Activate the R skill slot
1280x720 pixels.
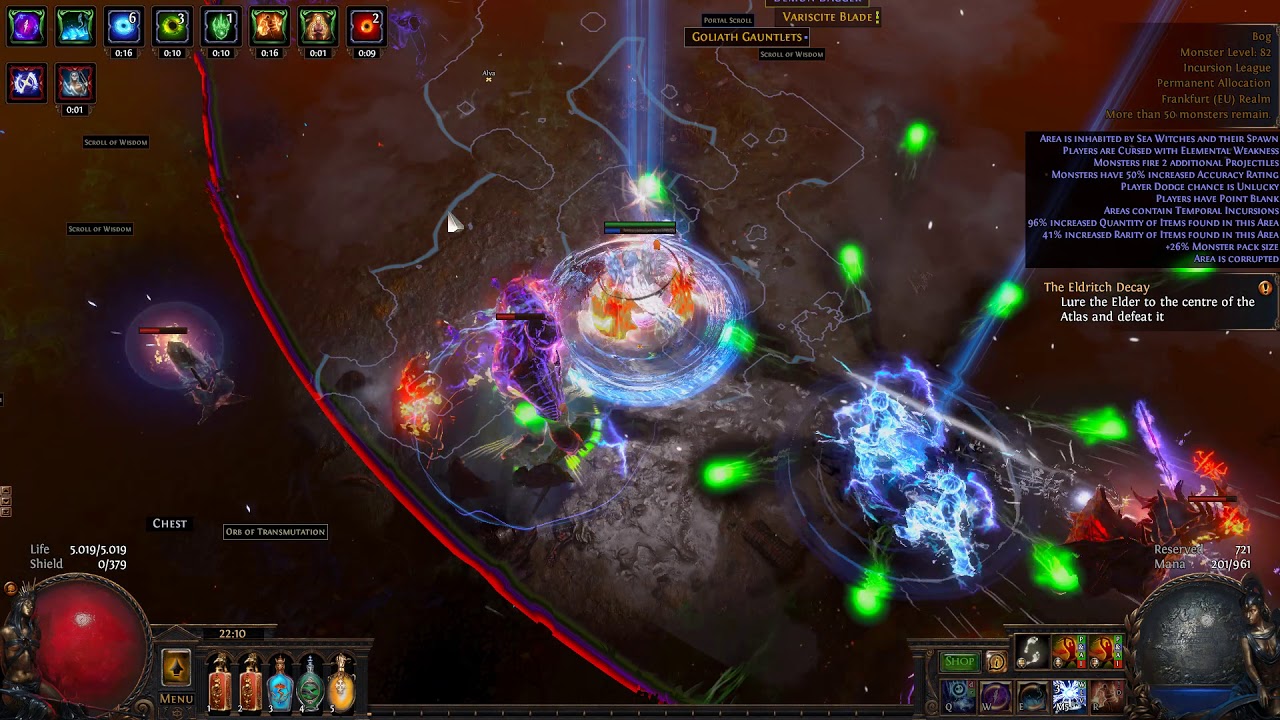[1106, 695]
